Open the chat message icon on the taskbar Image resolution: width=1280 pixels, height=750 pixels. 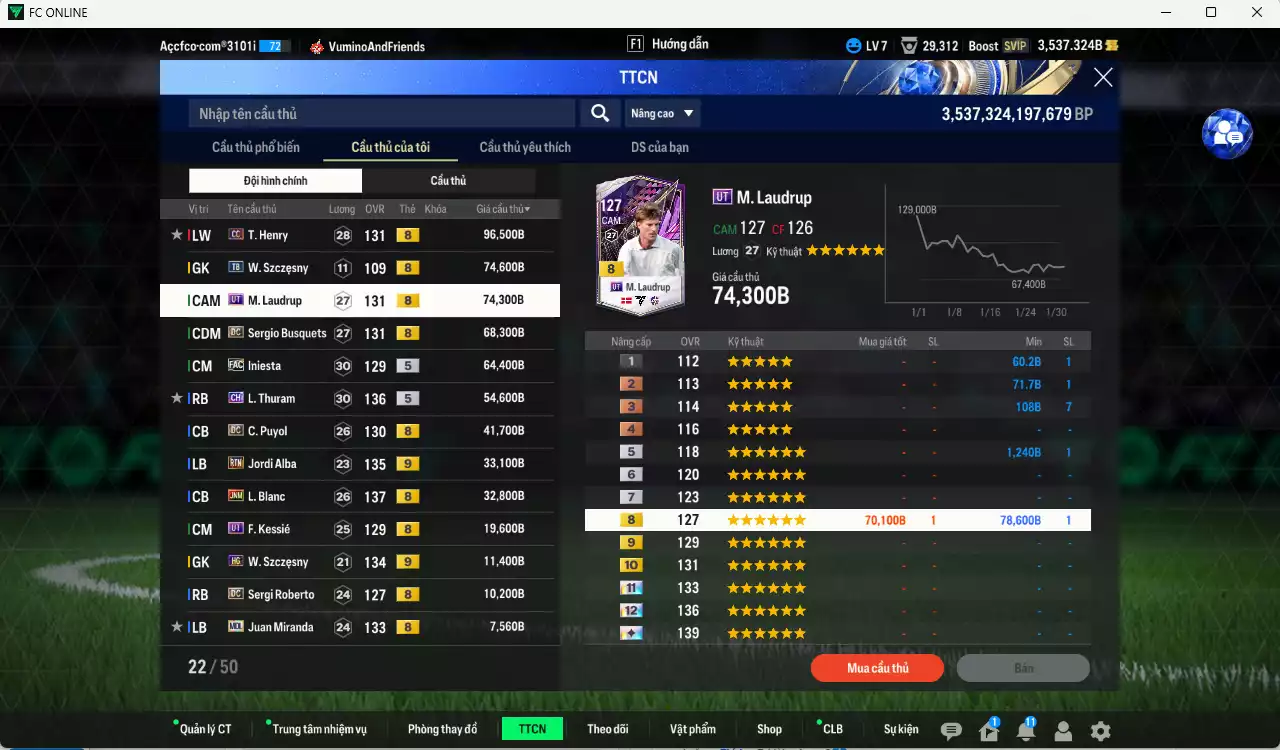(950, 729)
